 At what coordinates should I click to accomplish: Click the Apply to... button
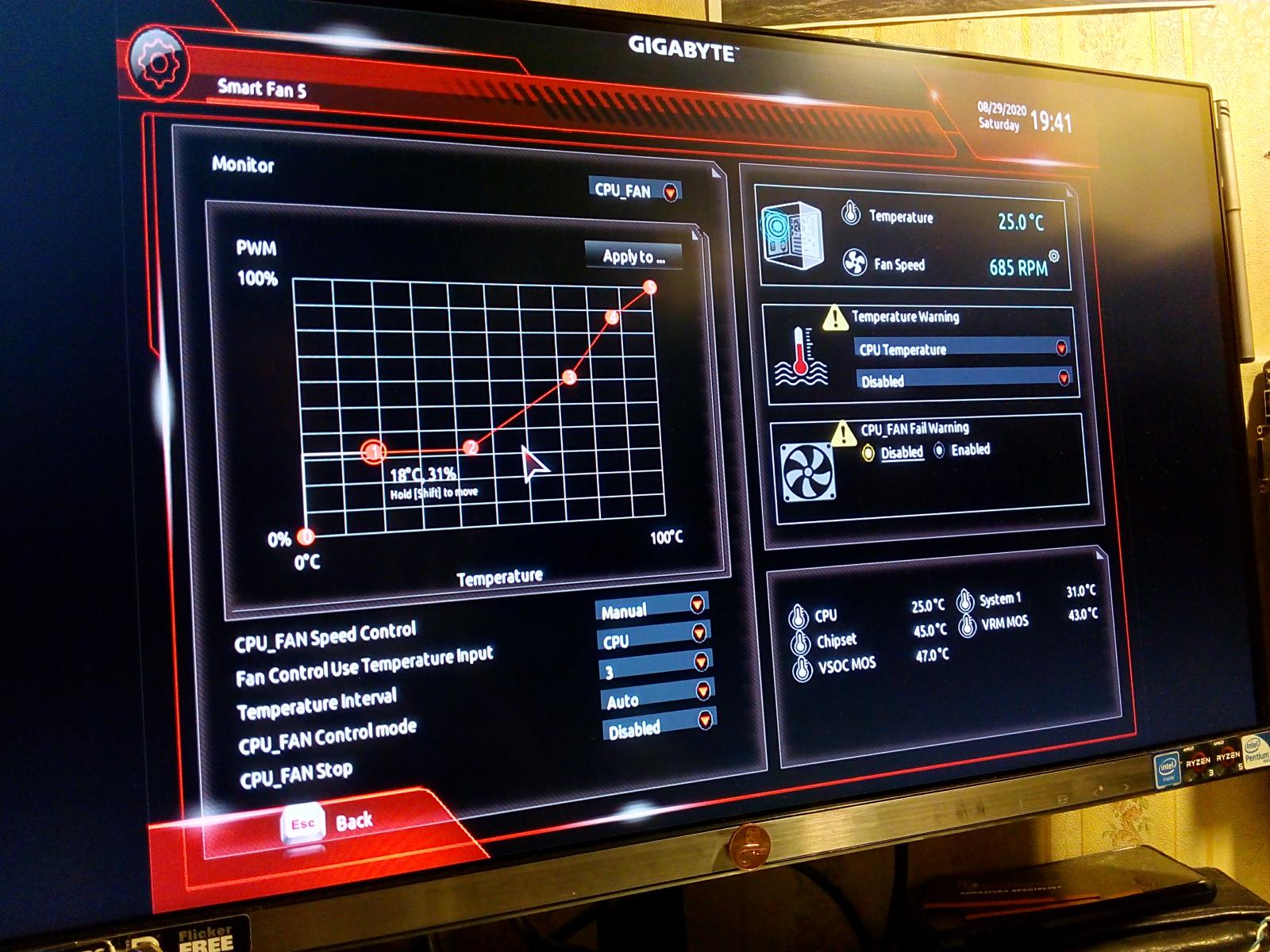pyautogui.click(x=633, y=256)
